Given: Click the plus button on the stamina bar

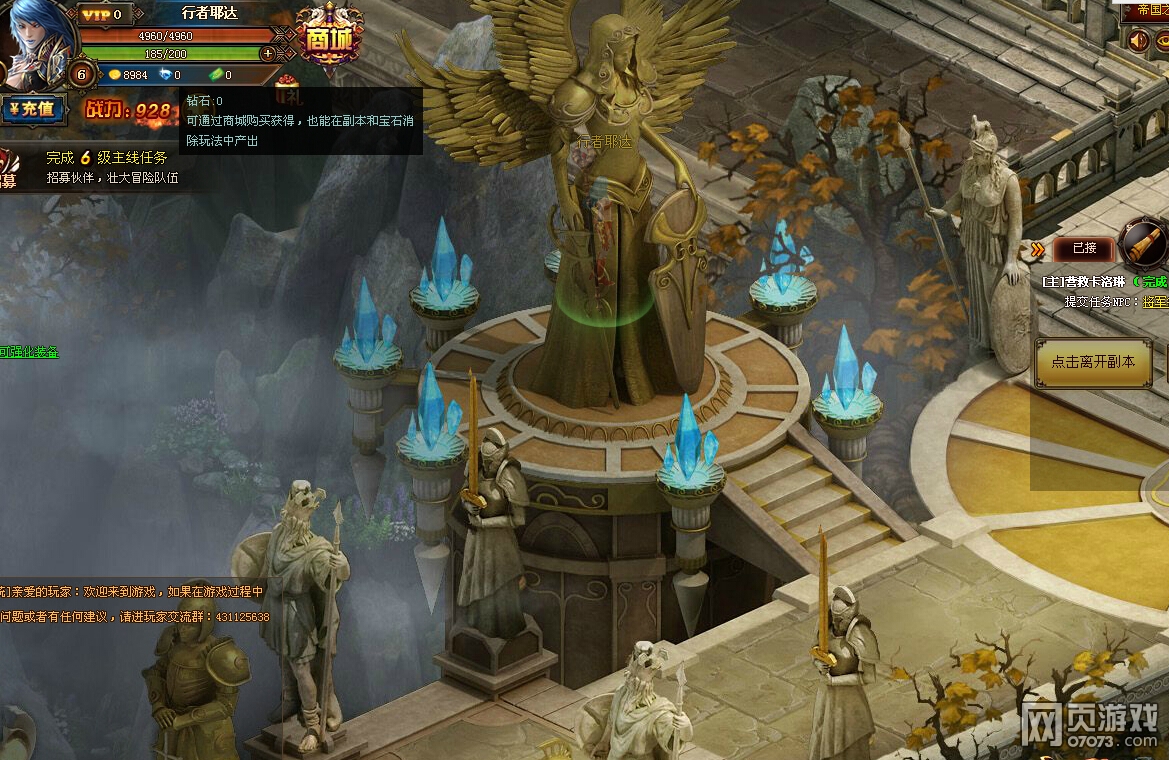Looking at the screenshot, I should tap(268, 53).
